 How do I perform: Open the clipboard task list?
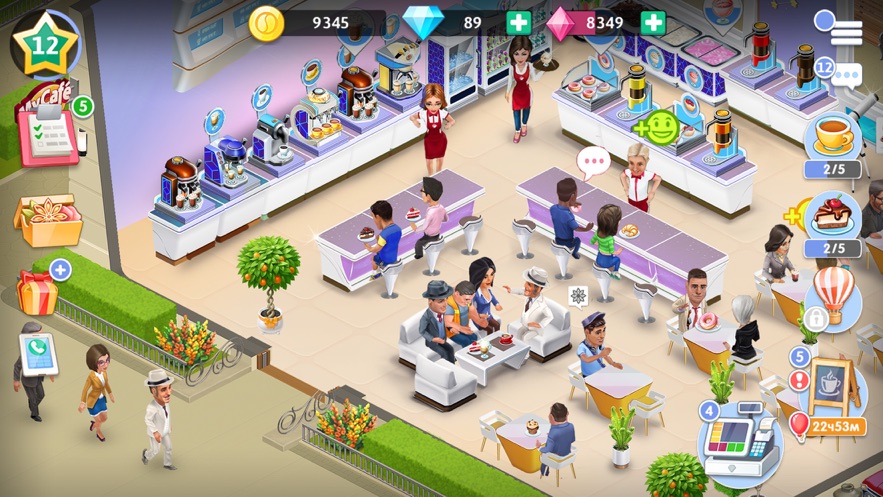point(46,134)
